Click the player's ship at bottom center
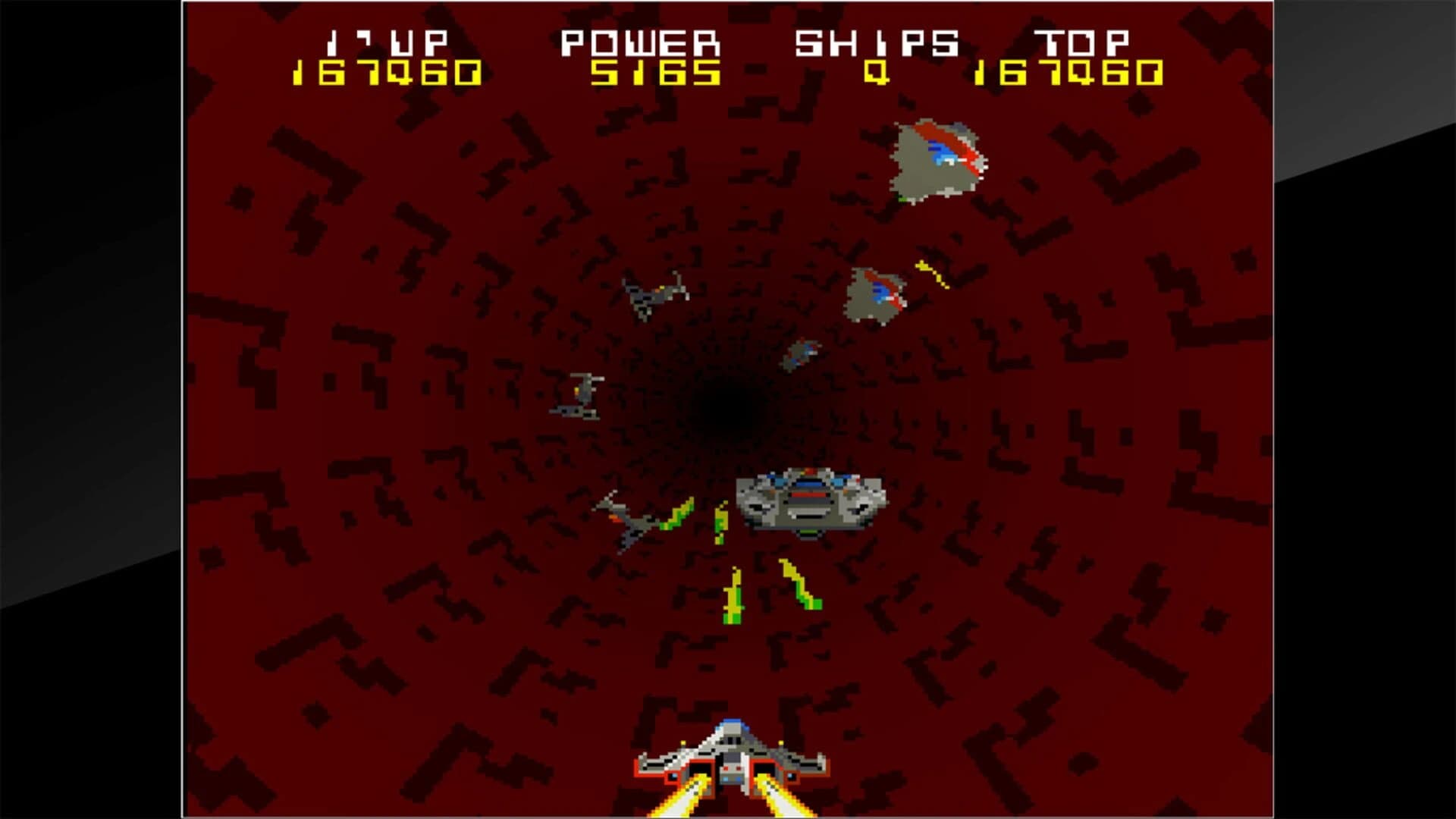Viewport: 1456px width, 819px height. tap(732, 751)
